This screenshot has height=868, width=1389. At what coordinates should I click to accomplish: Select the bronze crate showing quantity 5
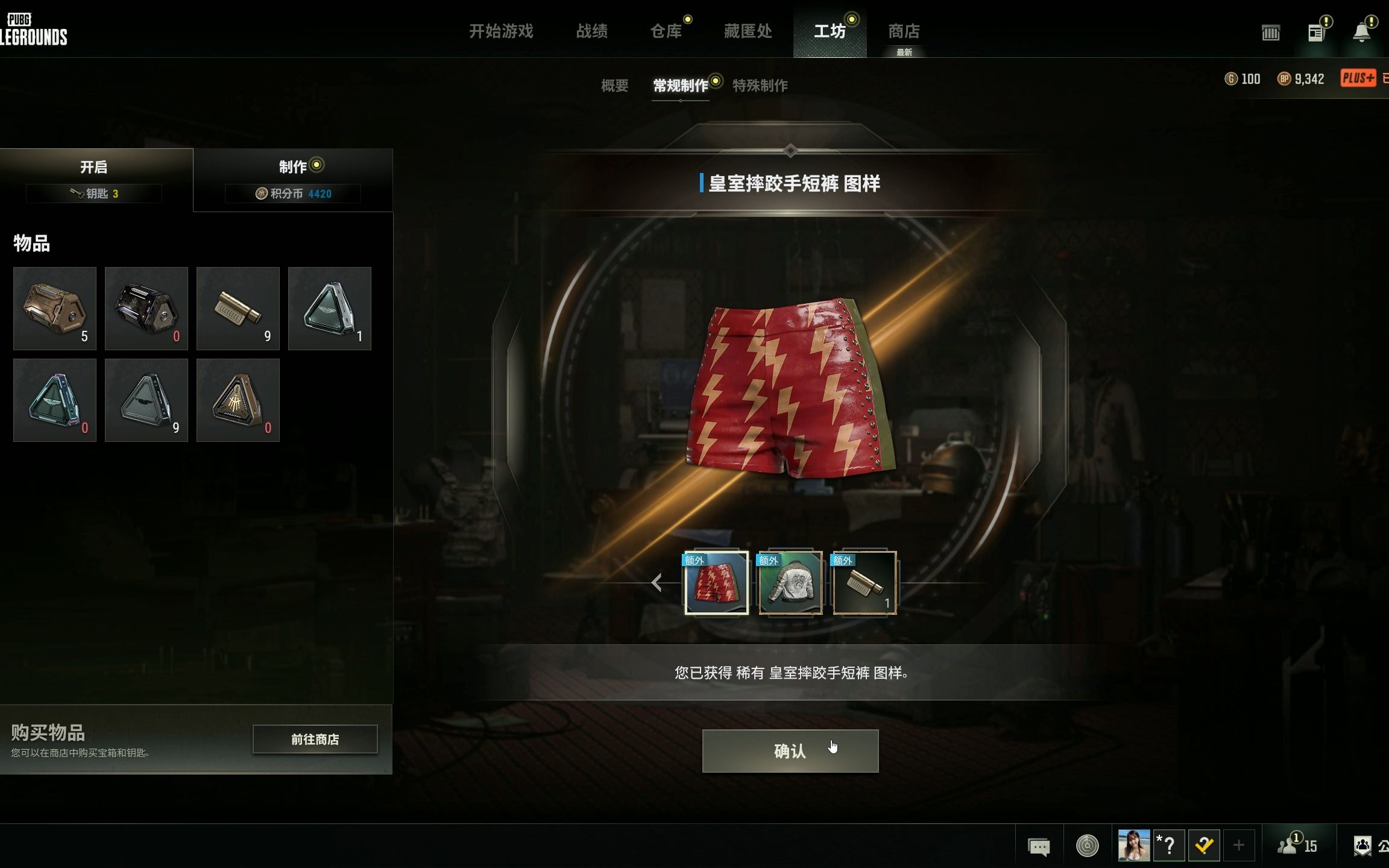click(54, 309)
